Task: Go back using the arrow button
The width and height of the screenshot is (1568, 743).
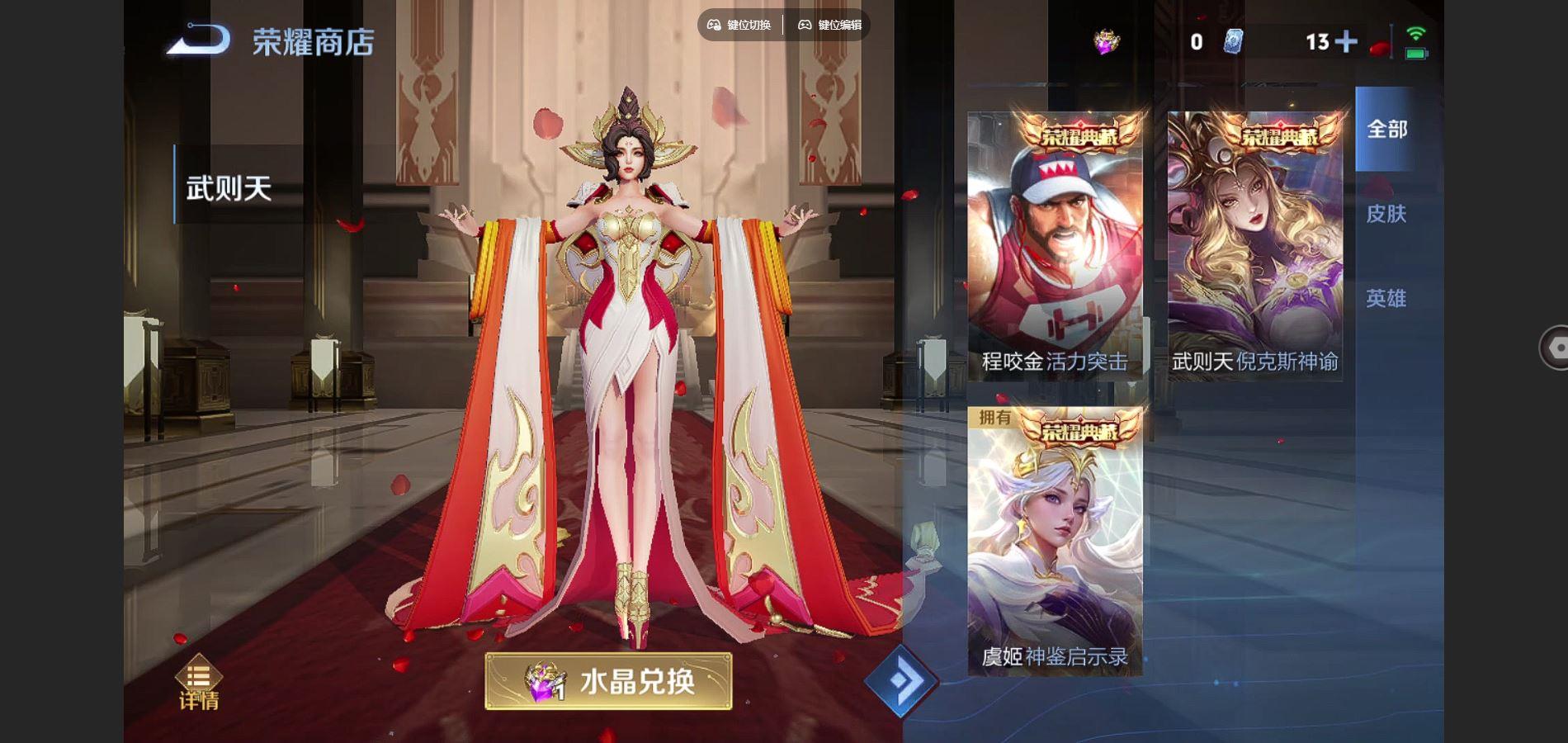Action: [198, 40]
